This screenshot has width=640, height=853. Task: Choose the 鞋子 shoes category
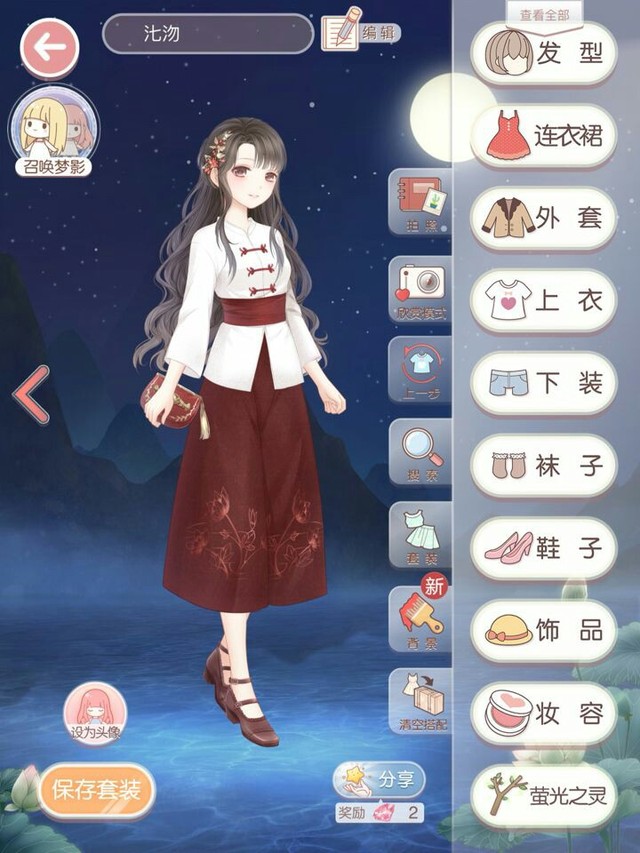[x=543, y=548]
